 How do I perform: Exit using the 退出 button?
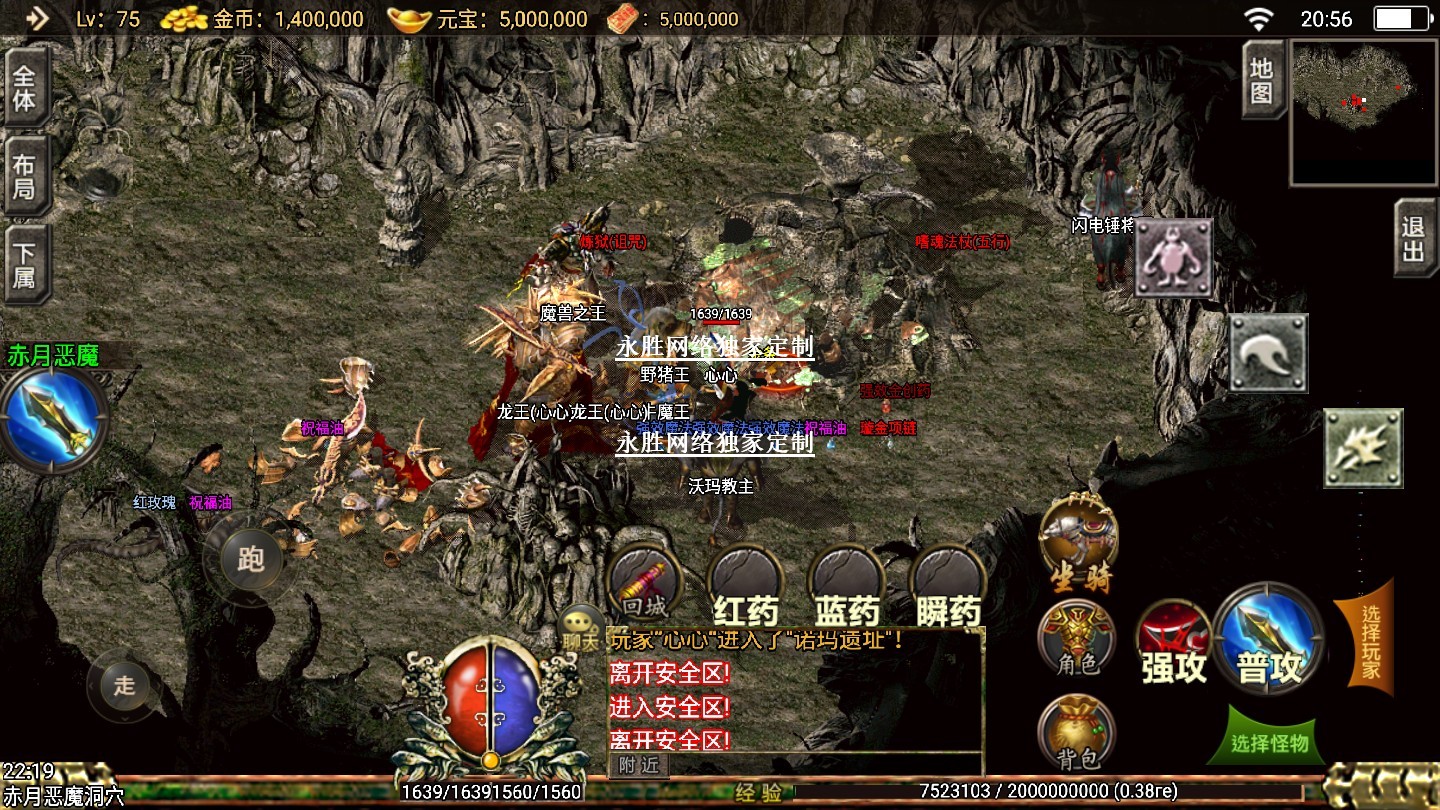pyautogui.click(x=1414, y=238)
